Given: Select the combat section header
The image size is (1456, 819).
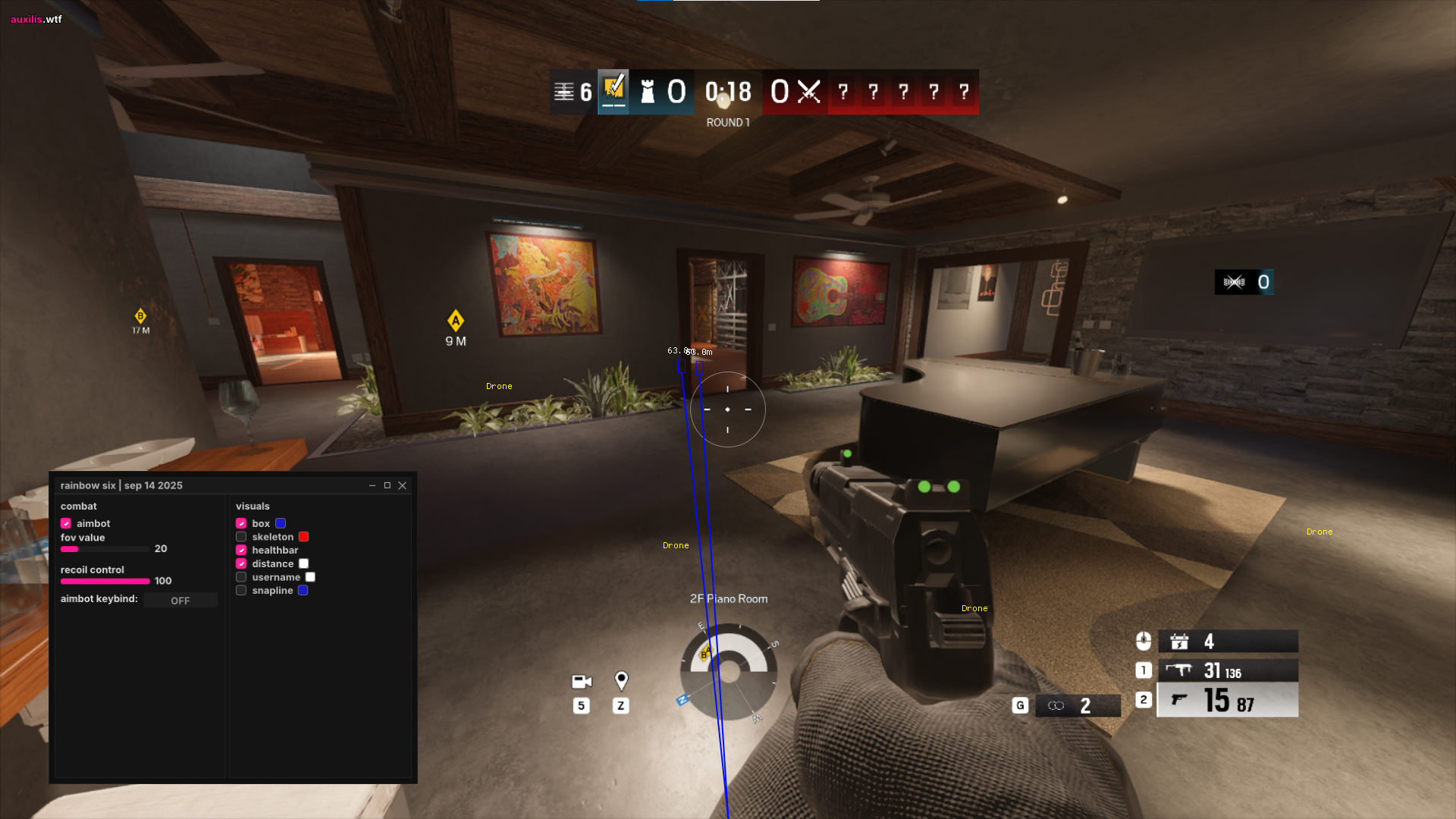Looking at the screenshot, I should pyautogui.click(x=78, y=506).
